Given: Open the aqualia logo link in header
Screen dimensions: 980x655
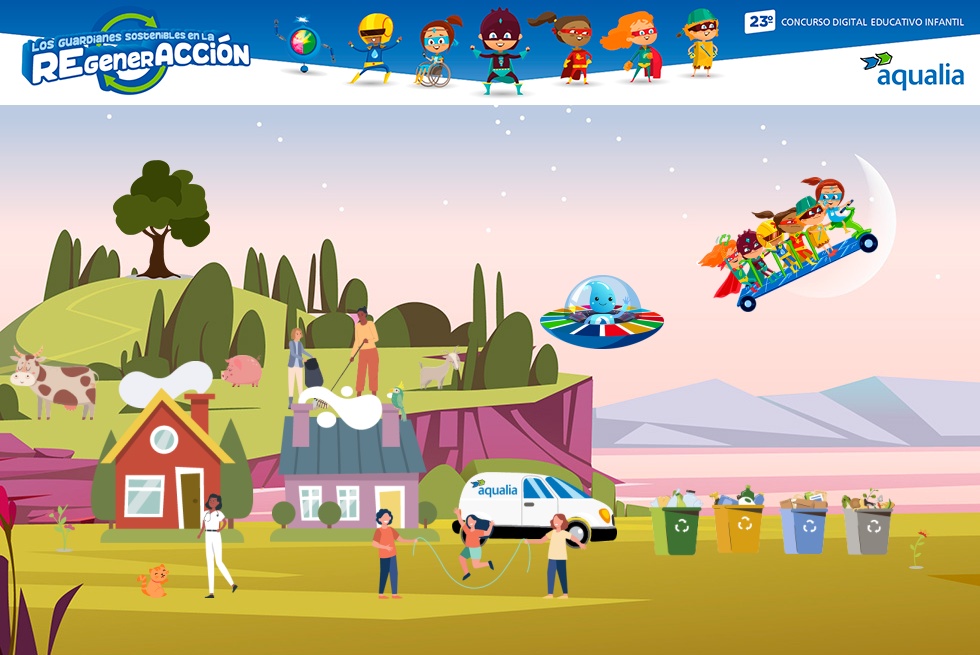Looking at the screenshot, I should click(x=911, y=72).
